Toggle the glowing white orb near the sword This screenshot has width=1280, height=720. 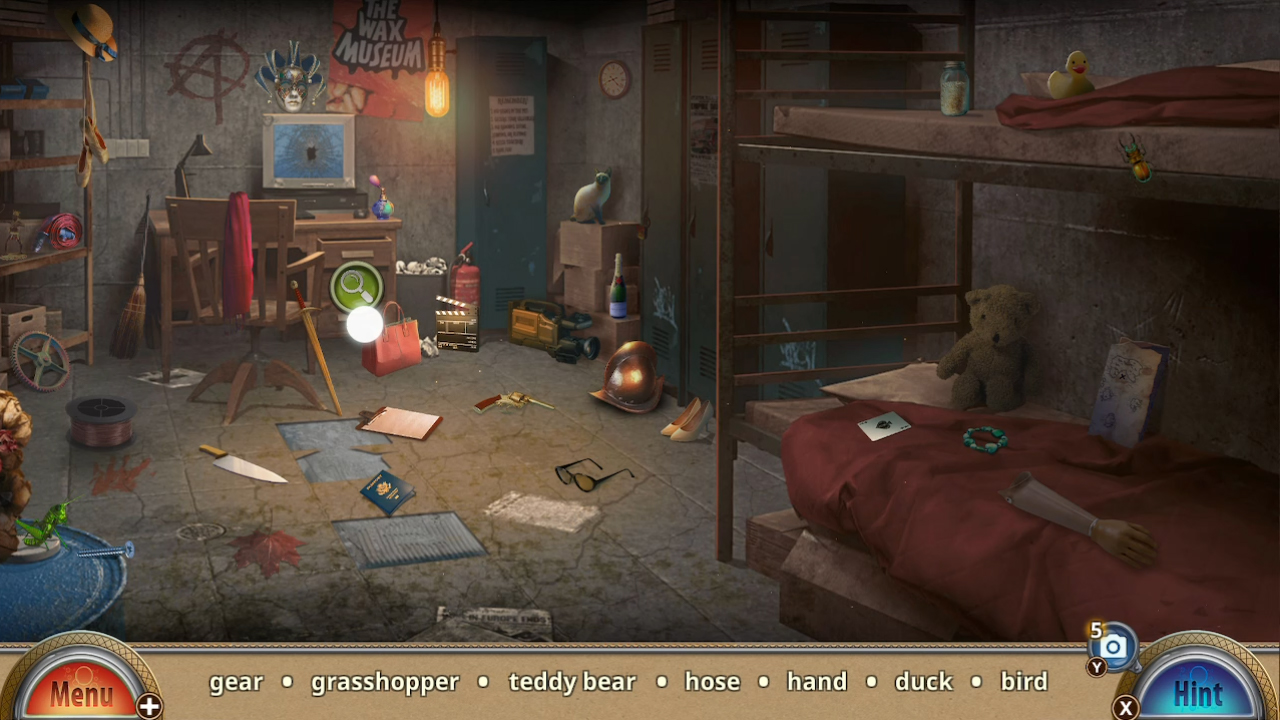click(x=366, y=322)
